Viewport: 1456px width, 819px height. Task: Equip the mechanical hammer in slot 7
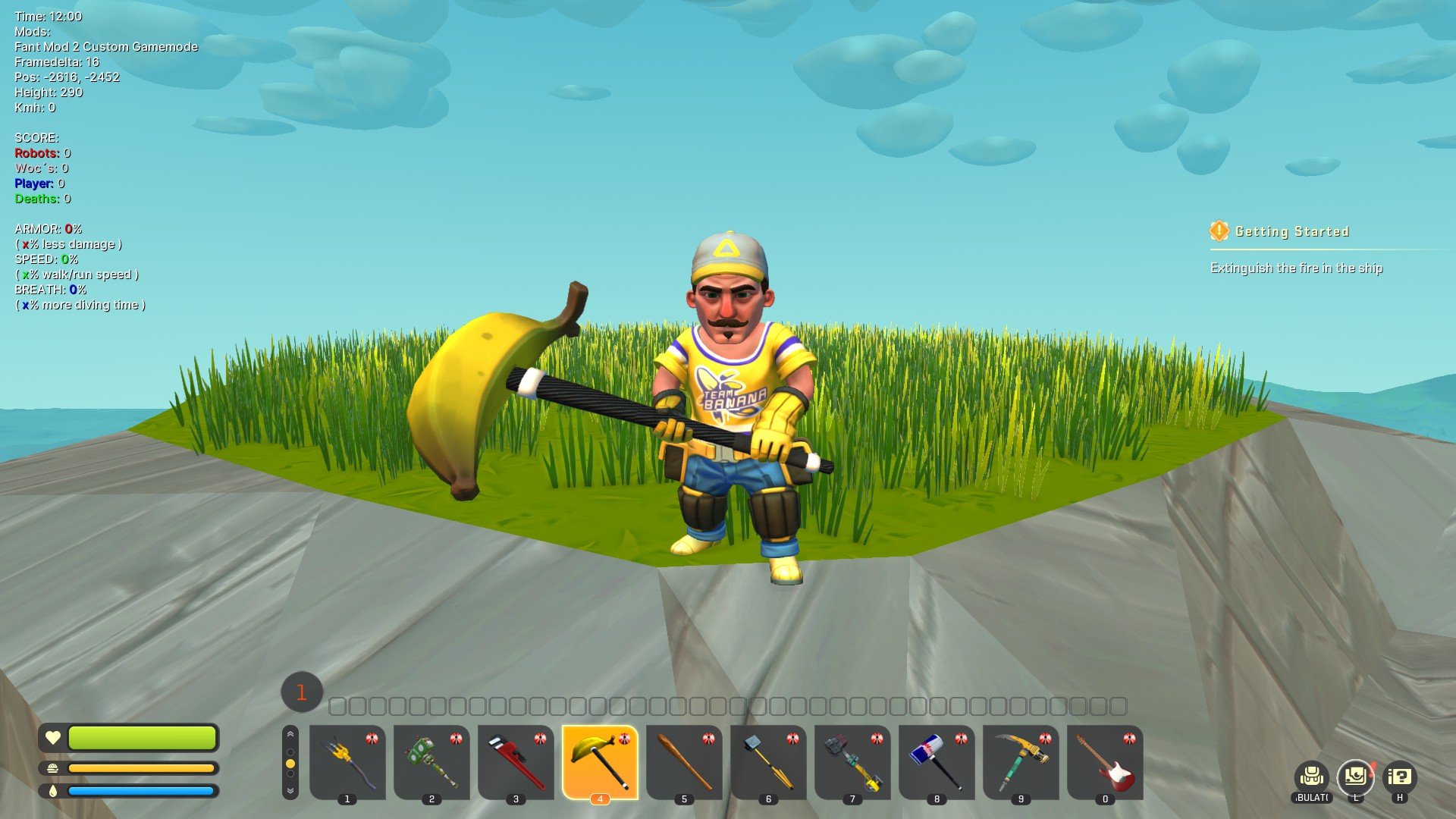coord(852,761)
